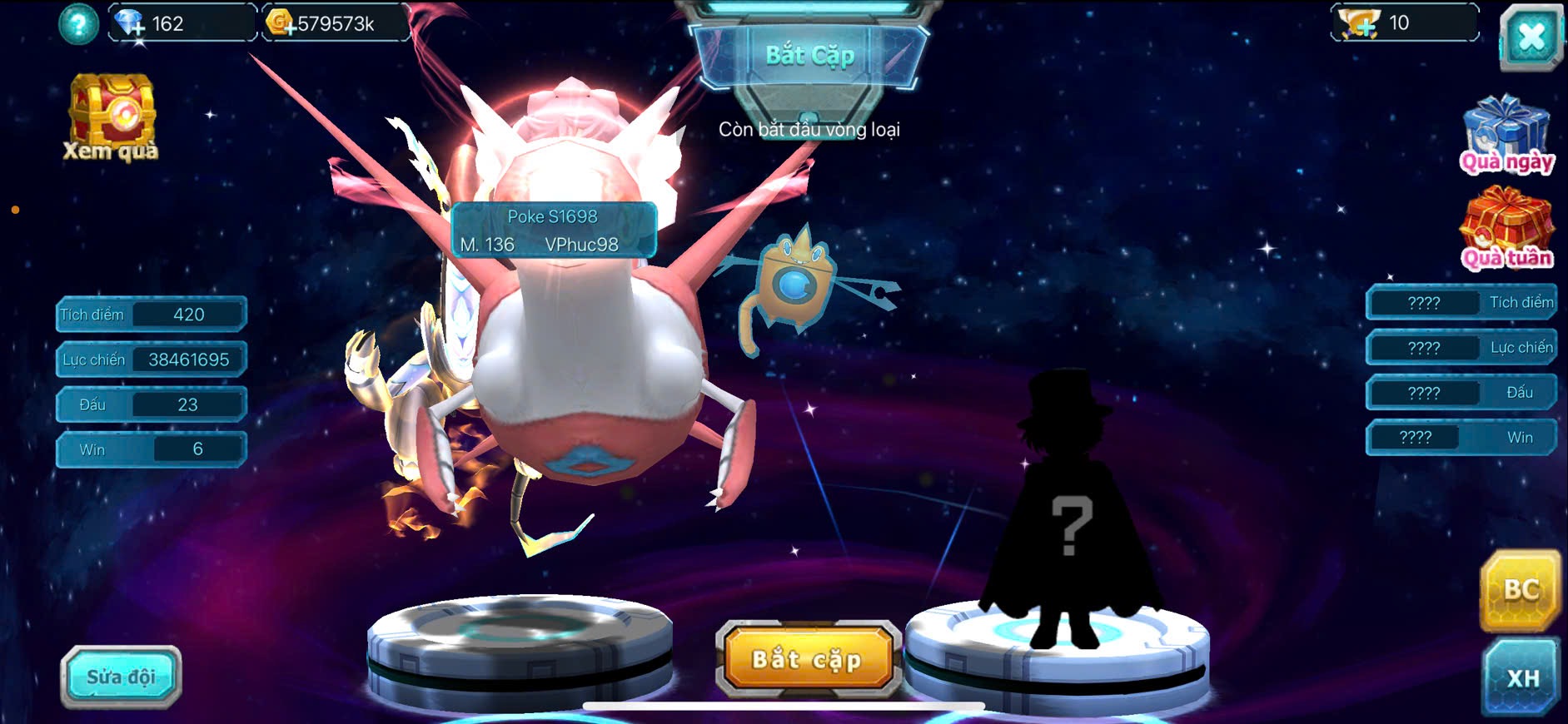
Task: Edit the team with Sửa đội
Action: 121,677
